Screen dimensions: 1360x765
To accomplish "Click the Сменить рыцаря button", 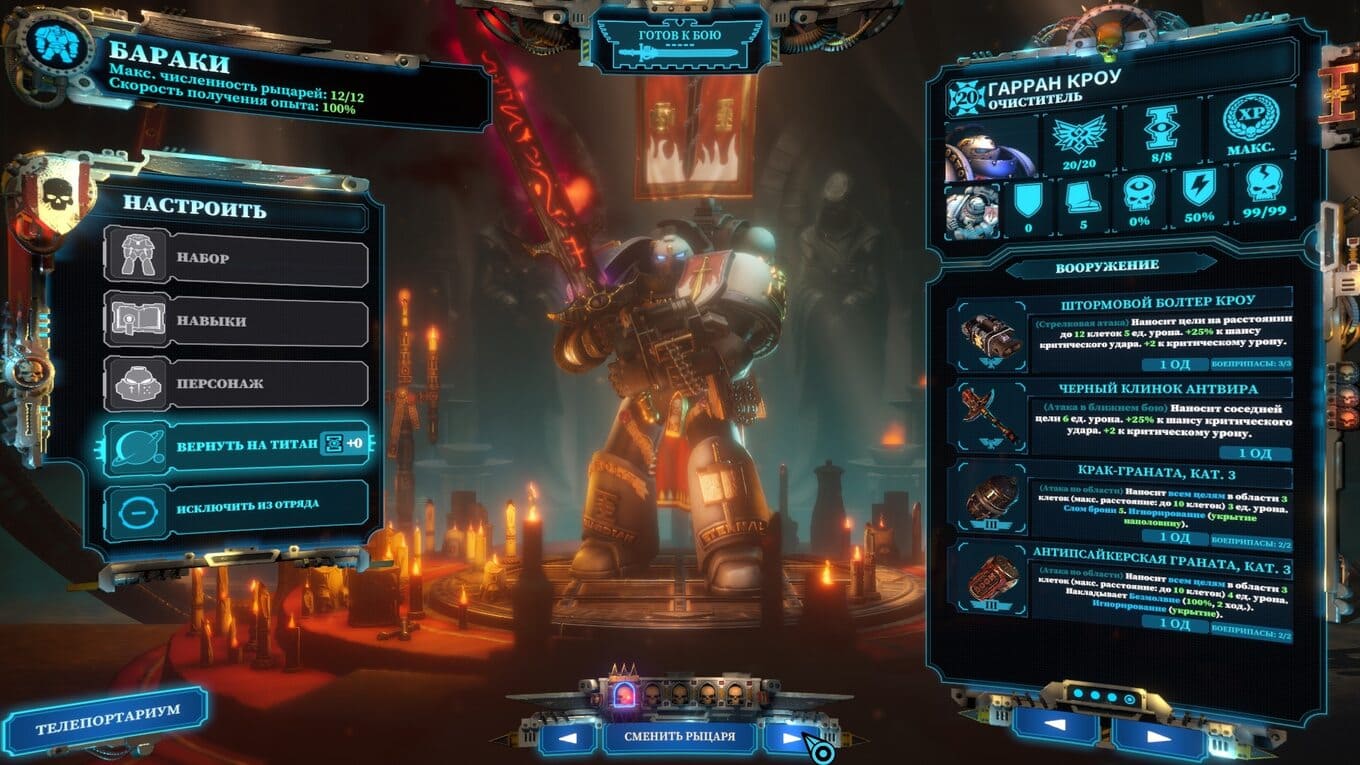I will [680, 738].
